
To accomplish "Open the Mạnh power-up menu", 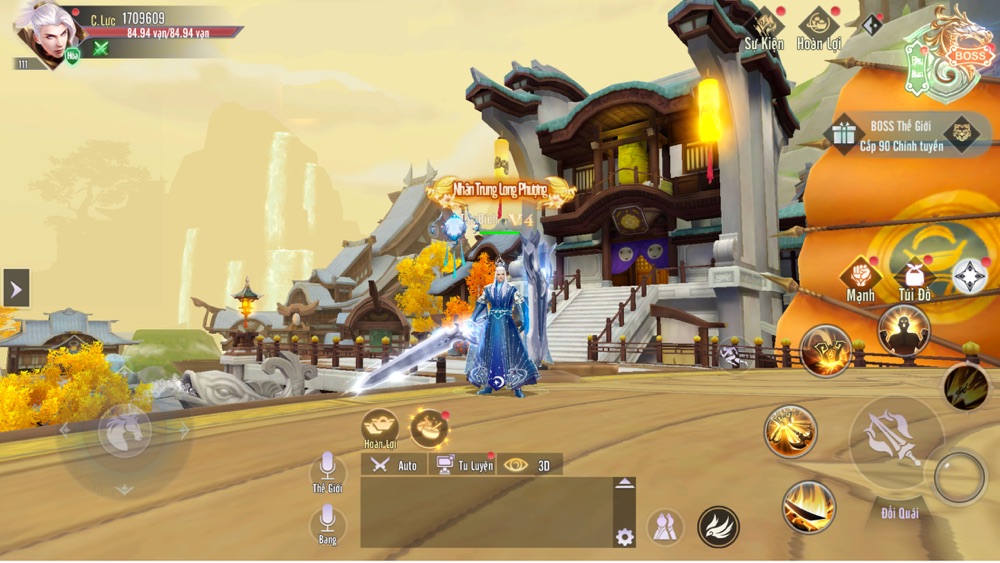I will 860,274.
